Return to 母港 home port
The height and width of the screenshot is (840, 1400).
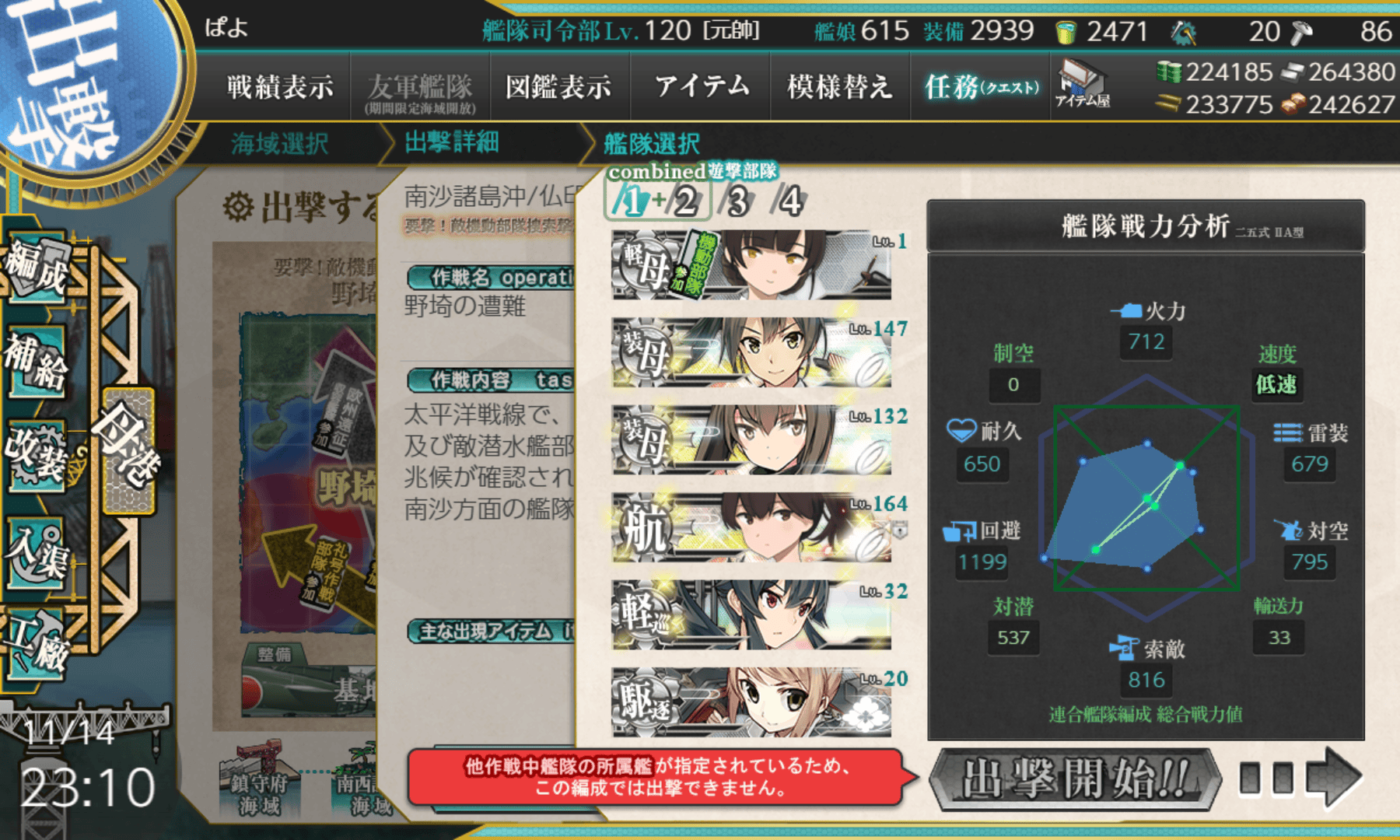pyautogui.click(x=128, y=451)
